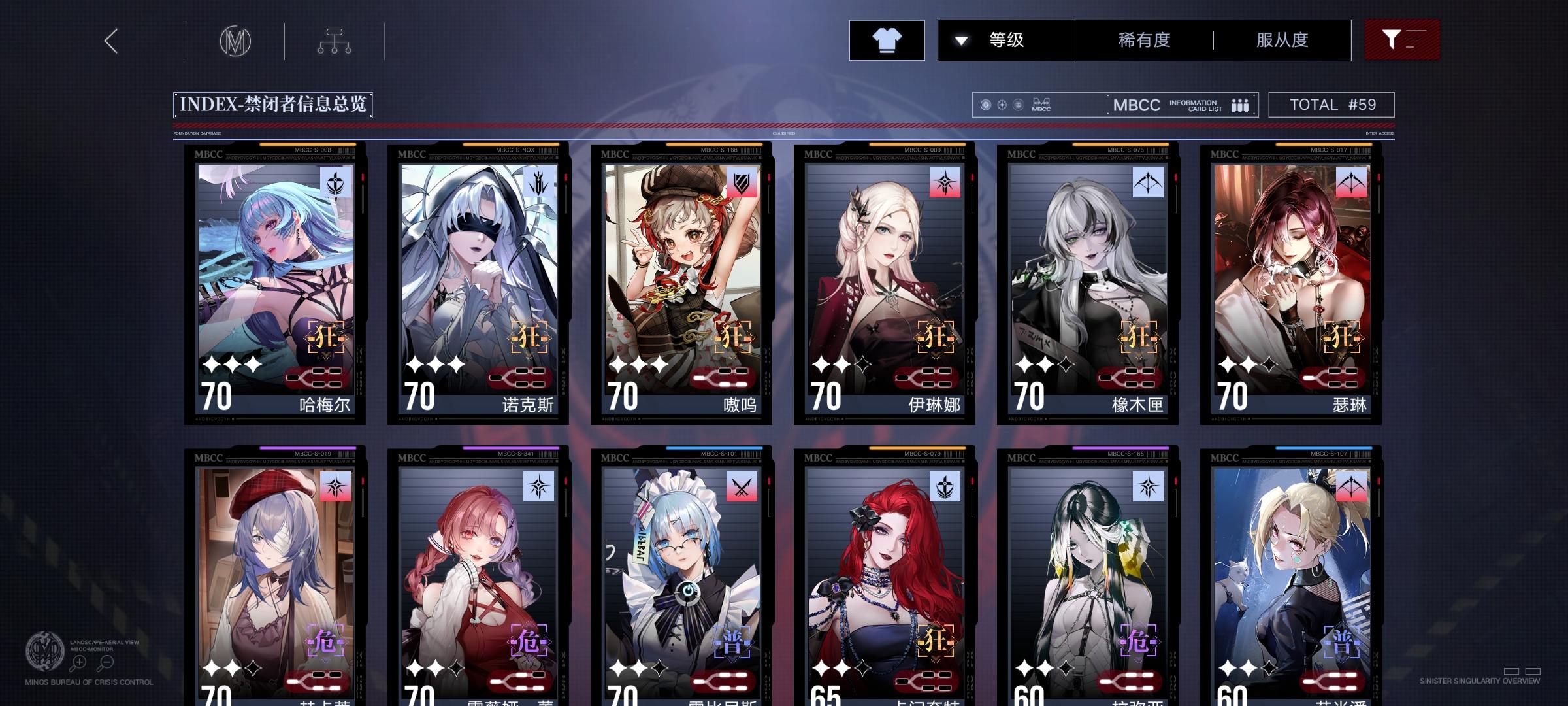The image size is (1568, 706).
Task: Select the hierarchy diagram icon near top left
Action: 335,40
